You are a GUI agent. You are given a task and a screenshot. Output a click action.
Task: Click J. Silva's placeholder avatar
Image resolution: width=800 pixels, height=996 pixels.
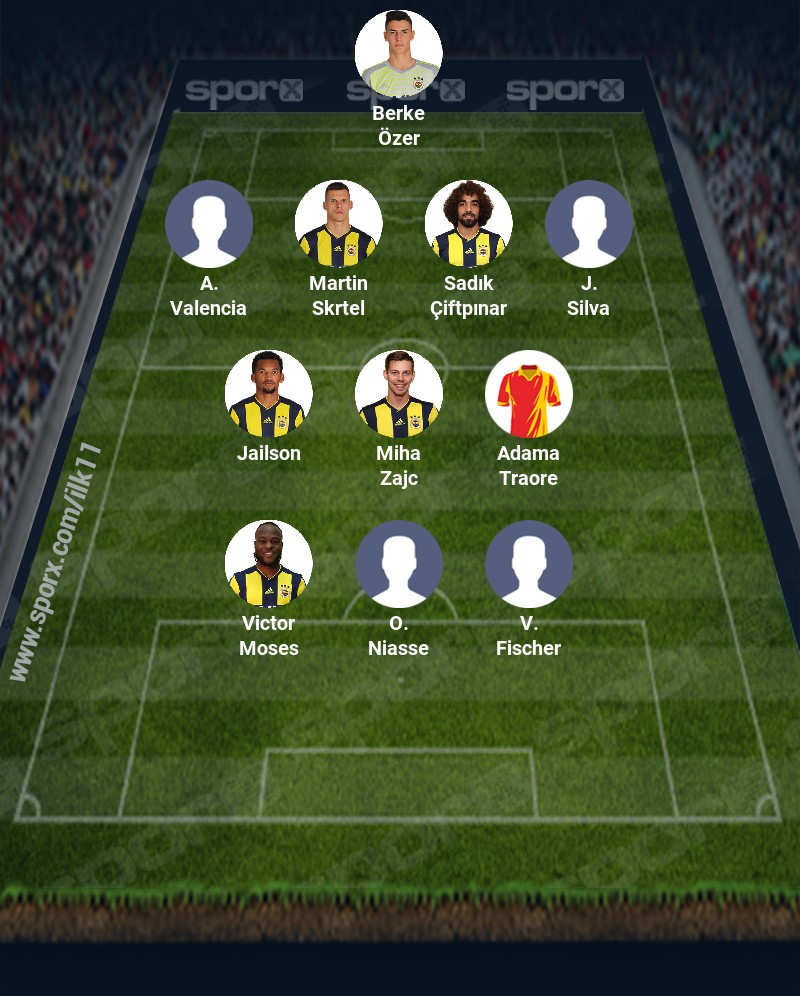588,224
